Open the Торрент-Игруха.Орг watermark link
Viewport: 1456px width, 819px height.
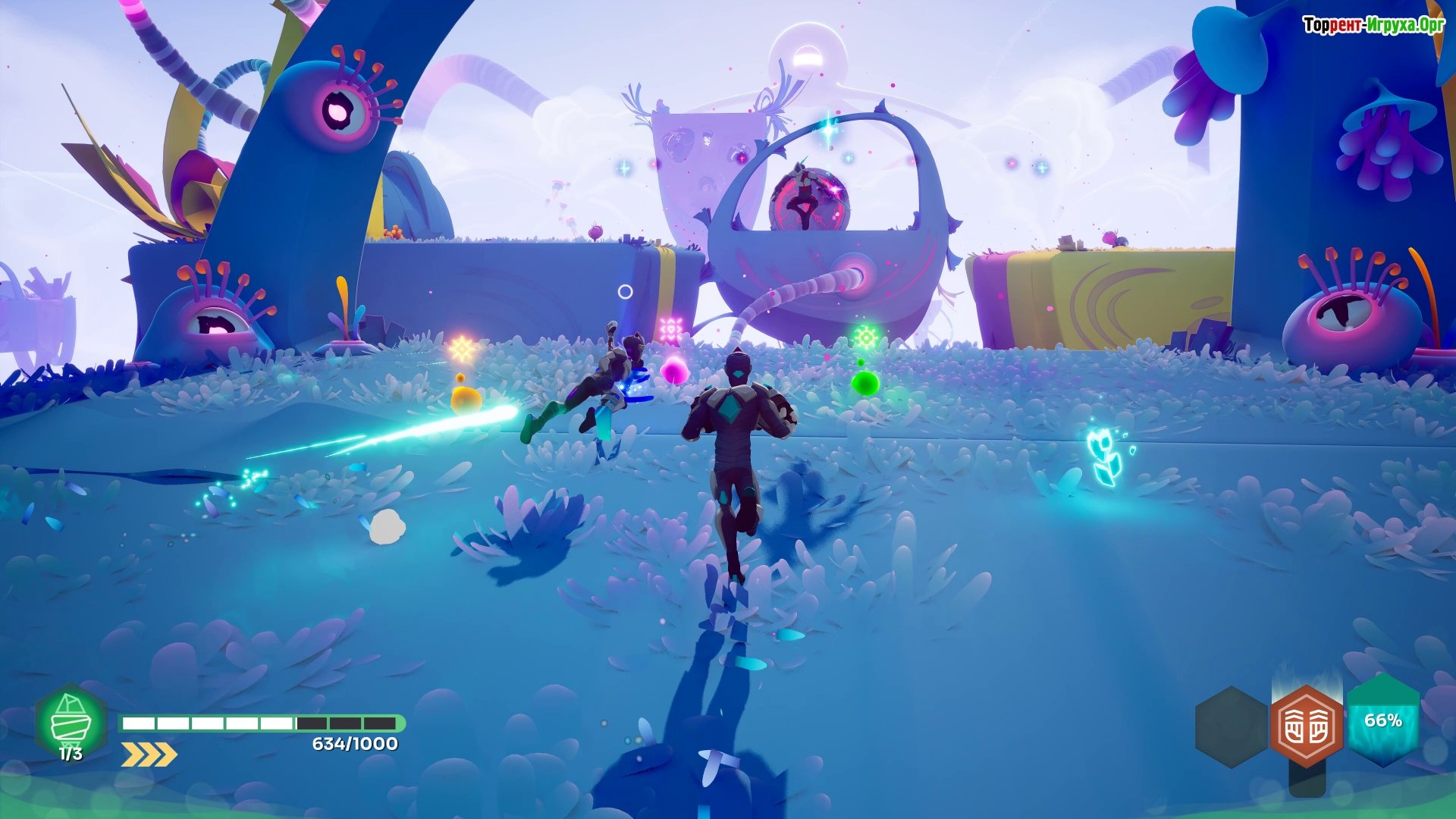pos(1373,25)
